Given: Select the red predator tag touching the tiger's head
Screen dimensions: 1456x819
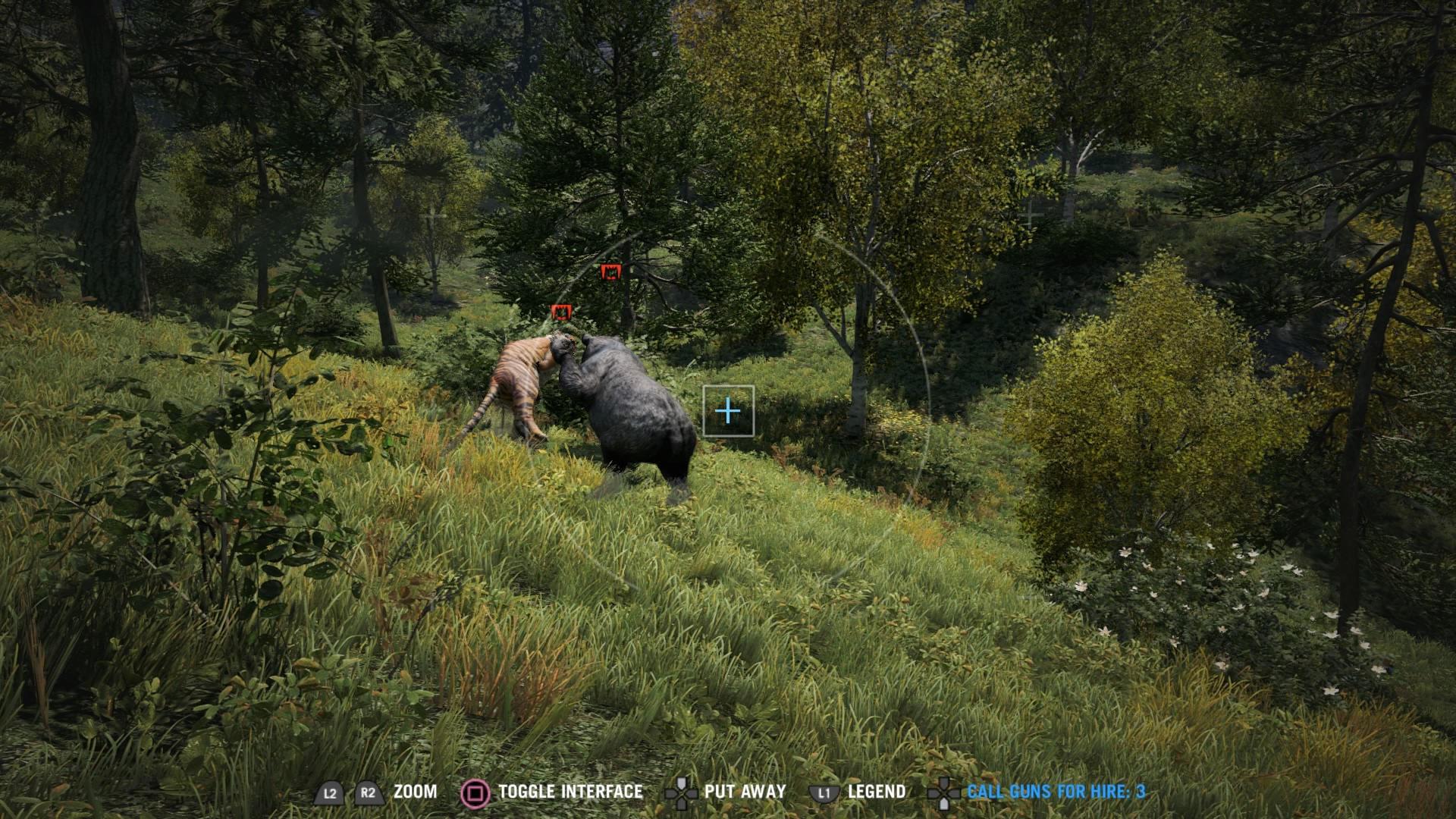Looking at the screenshot, I should pos(561,312).
